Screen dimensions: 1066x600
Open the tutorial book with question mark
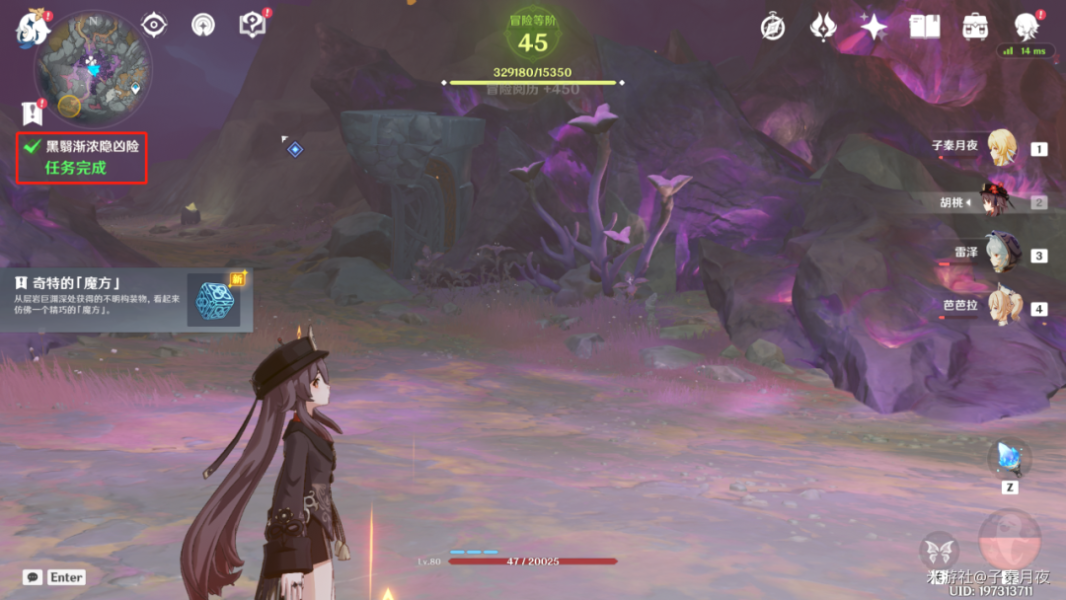coord(253,25)
